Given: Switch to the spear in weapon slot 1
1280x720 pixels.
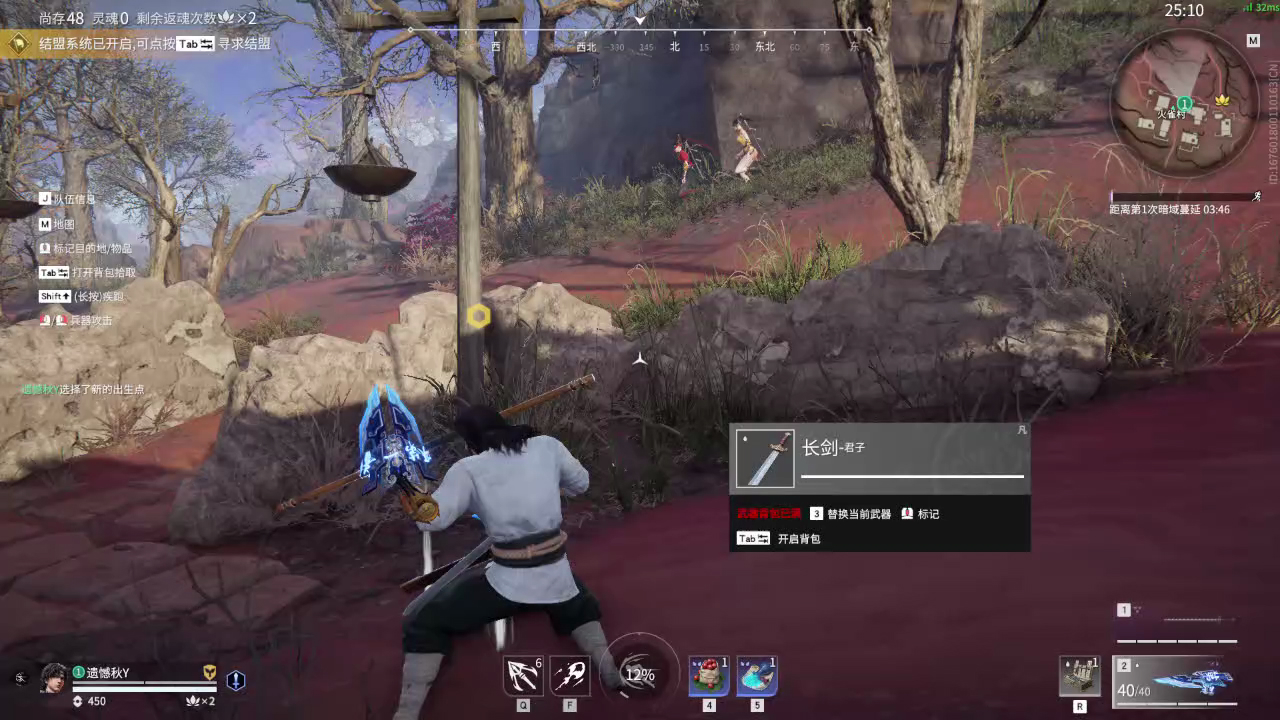Looking at the screenshot, I should [x=1176, y=623].
